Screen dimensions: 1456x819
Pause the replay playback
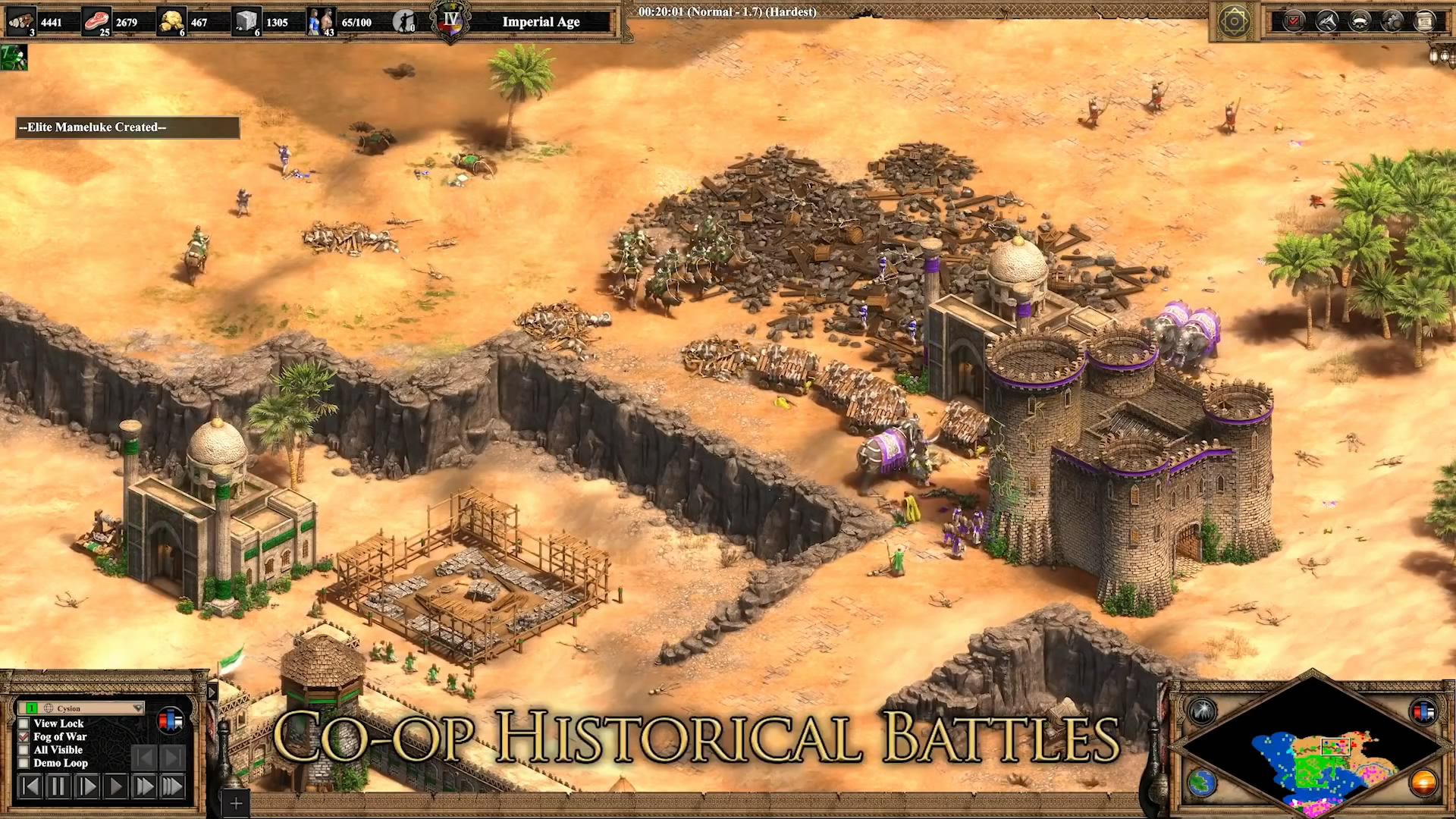[58, 786]
